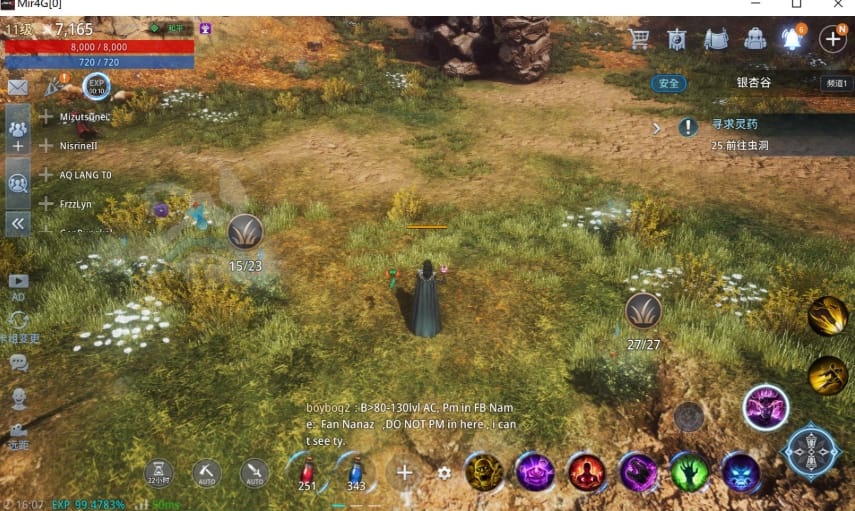The height and width of the screenshot is (511, 855).
Task: Open the backpack inventory
Action: [755, 39]
